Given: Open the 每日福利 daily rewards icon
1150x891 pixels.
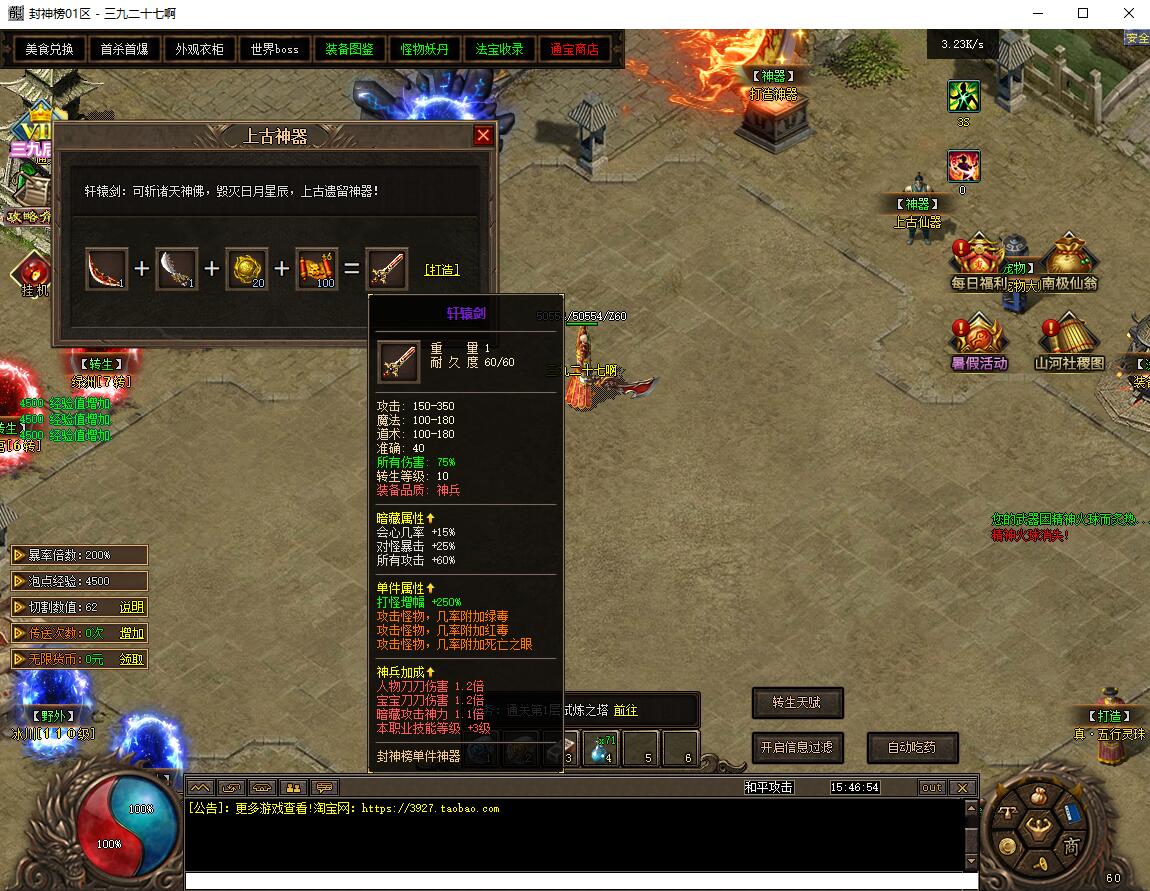Looking at the screenshot, I should 978,264.
